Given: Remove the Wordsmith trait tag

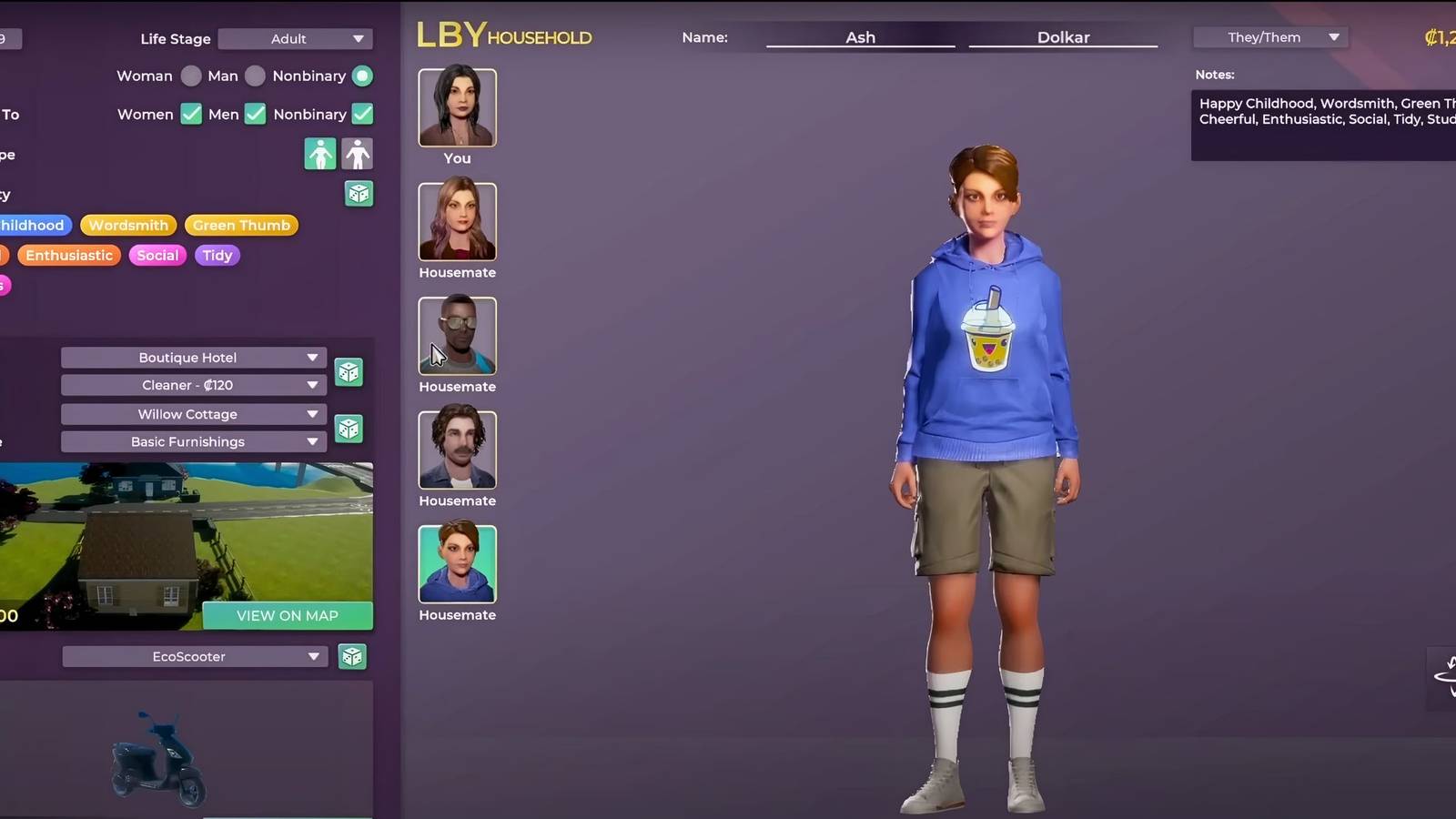Looking at the screenshot, I should tap(127, 225).
